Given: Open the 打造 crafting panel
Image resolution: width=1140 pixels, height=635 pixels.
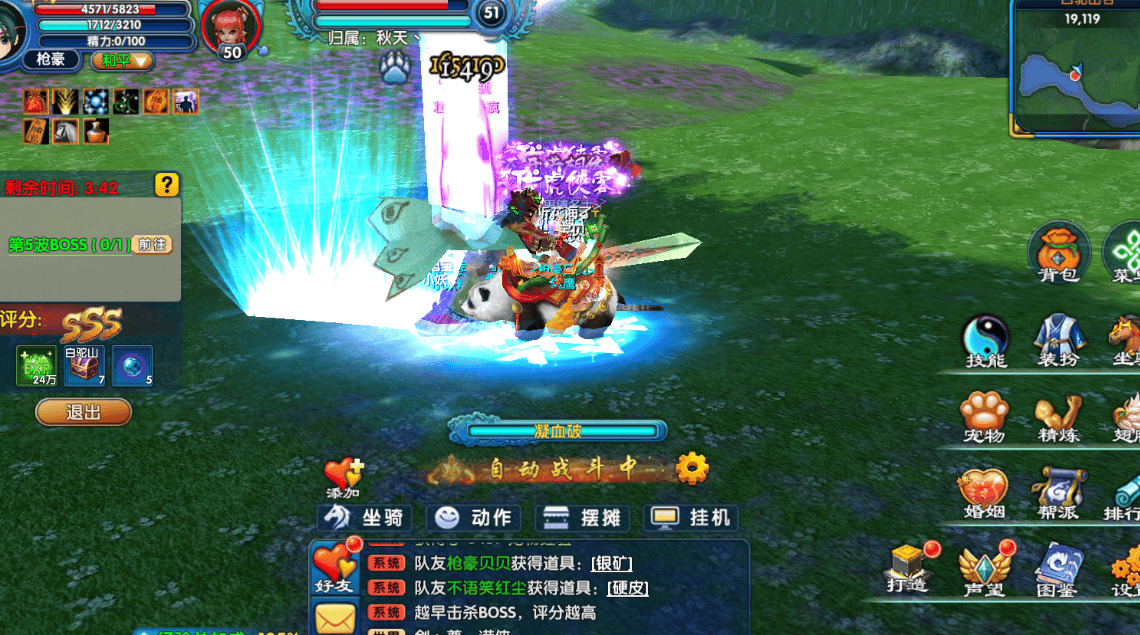Looking at the screenshot, I should point(908,568).
